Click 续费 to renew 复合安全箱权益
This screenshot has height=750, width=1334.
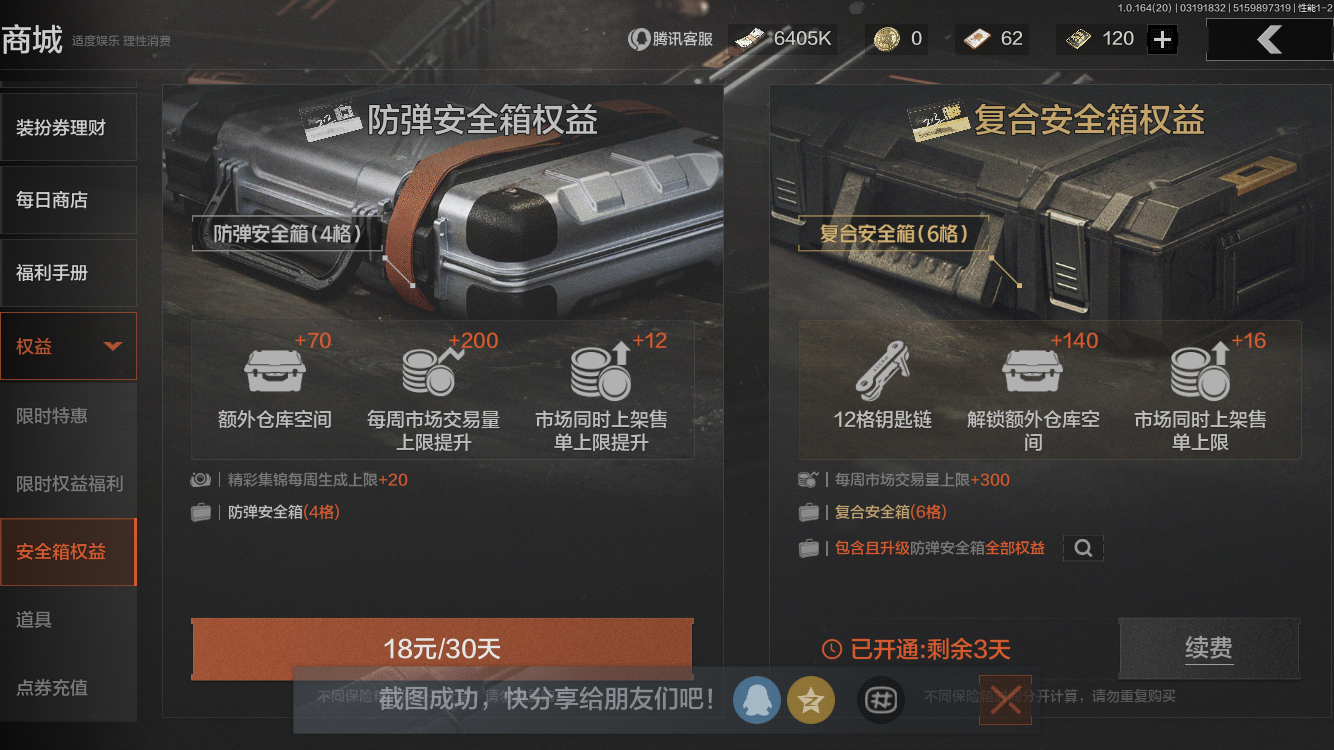point(1209,648)
